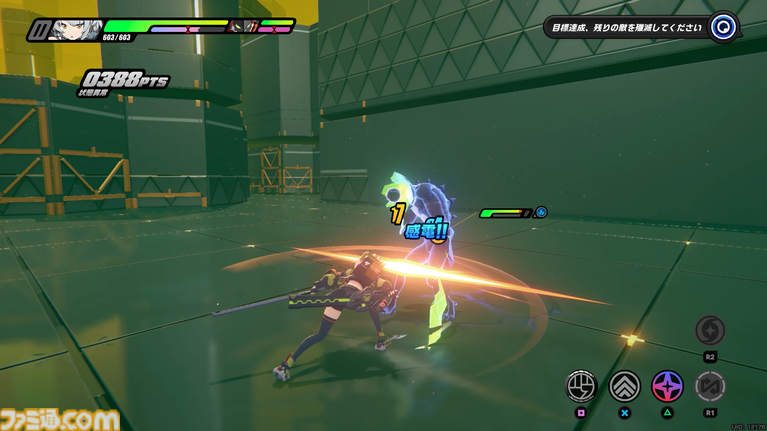Activate the chevron dodge skill icon
Image resolution: width=767 pixels, height=431 pixels.
point(625,385)
